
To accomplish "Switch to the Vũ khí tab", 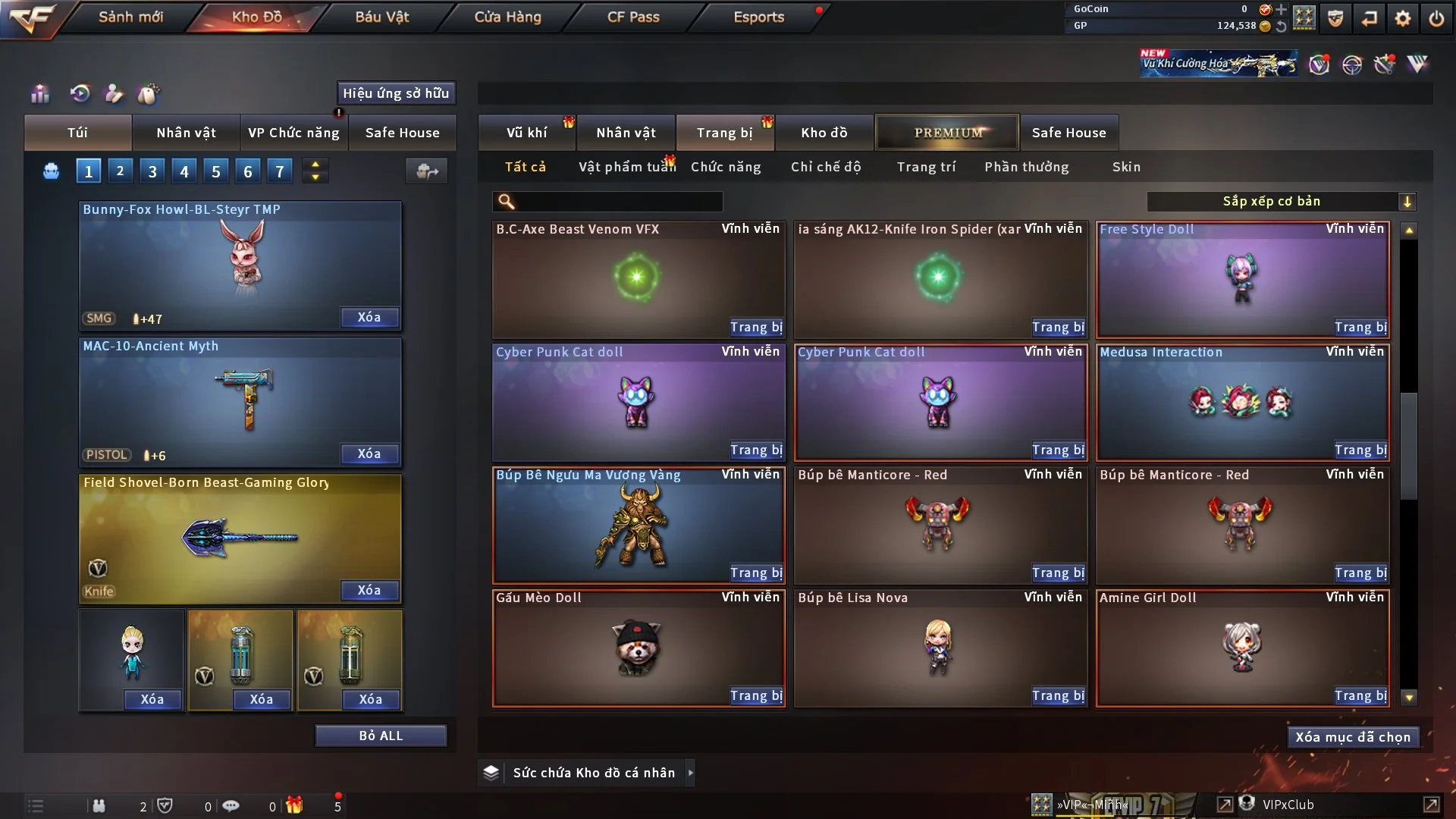I will click(x=526, y=133).
